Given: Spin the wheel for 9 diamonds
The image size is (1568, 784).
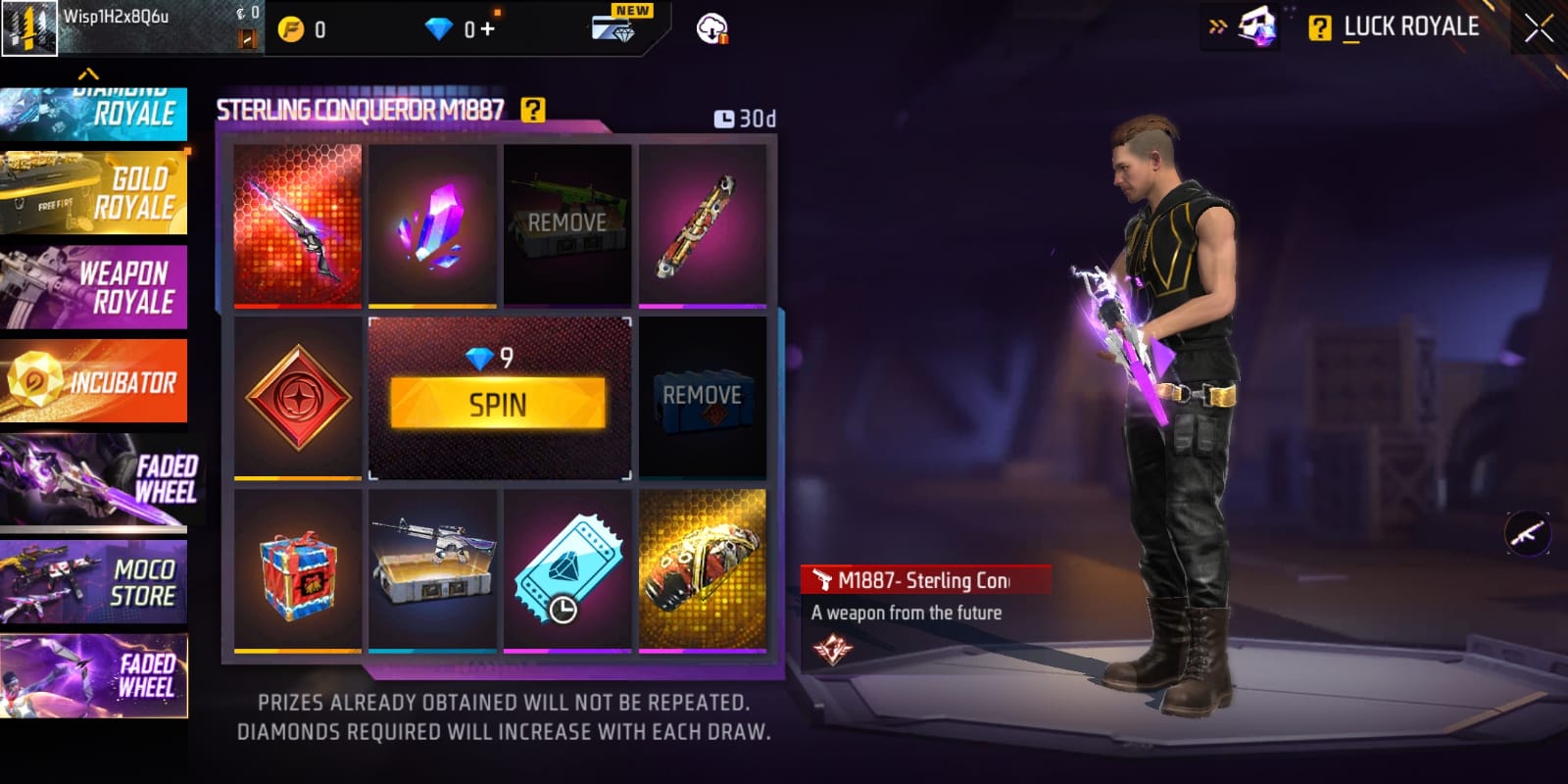Looking at the screenshot, I should point(498,403).
